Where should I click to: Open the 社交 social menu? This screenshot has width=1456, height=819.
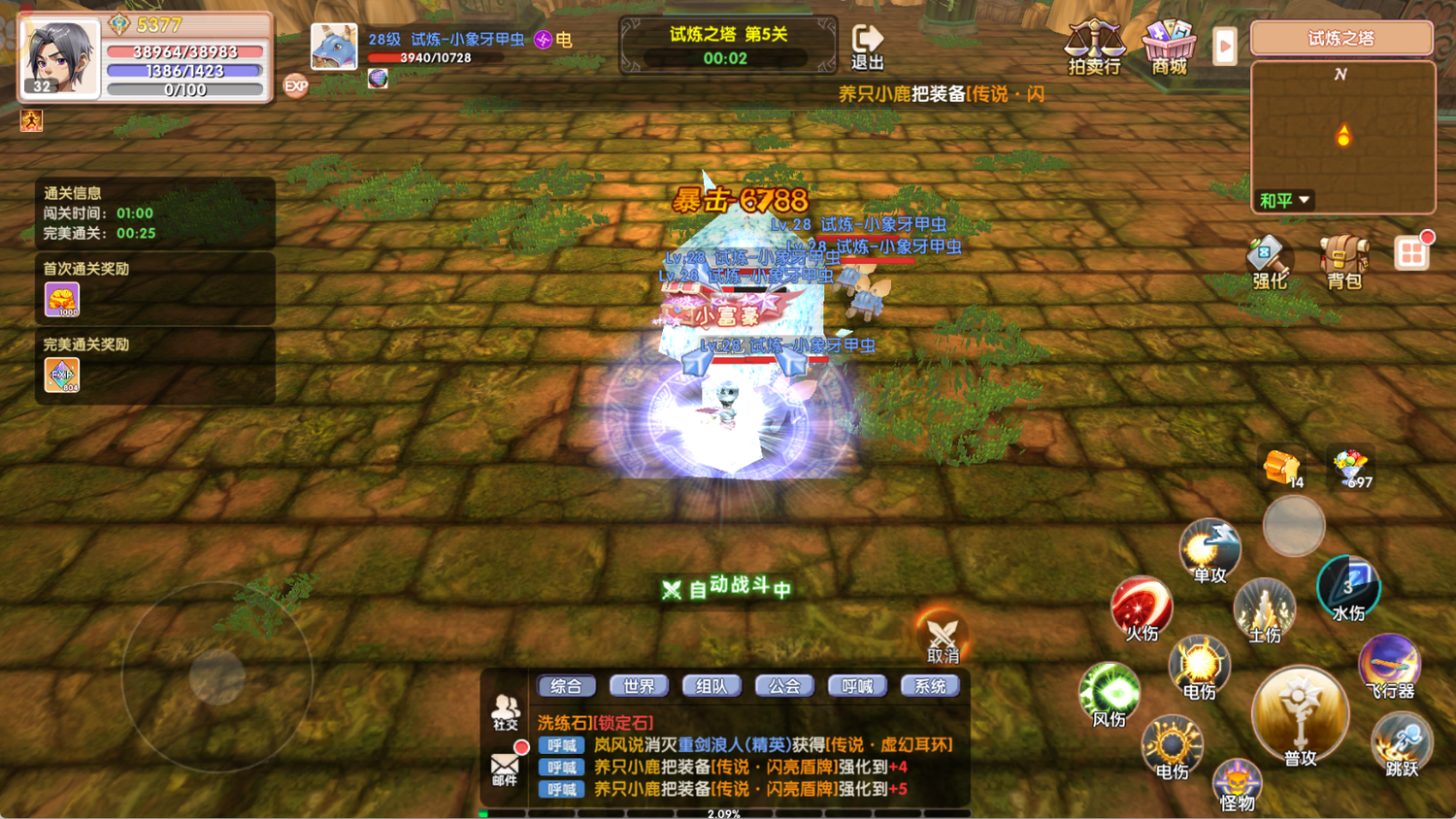[x=505, y=711]
